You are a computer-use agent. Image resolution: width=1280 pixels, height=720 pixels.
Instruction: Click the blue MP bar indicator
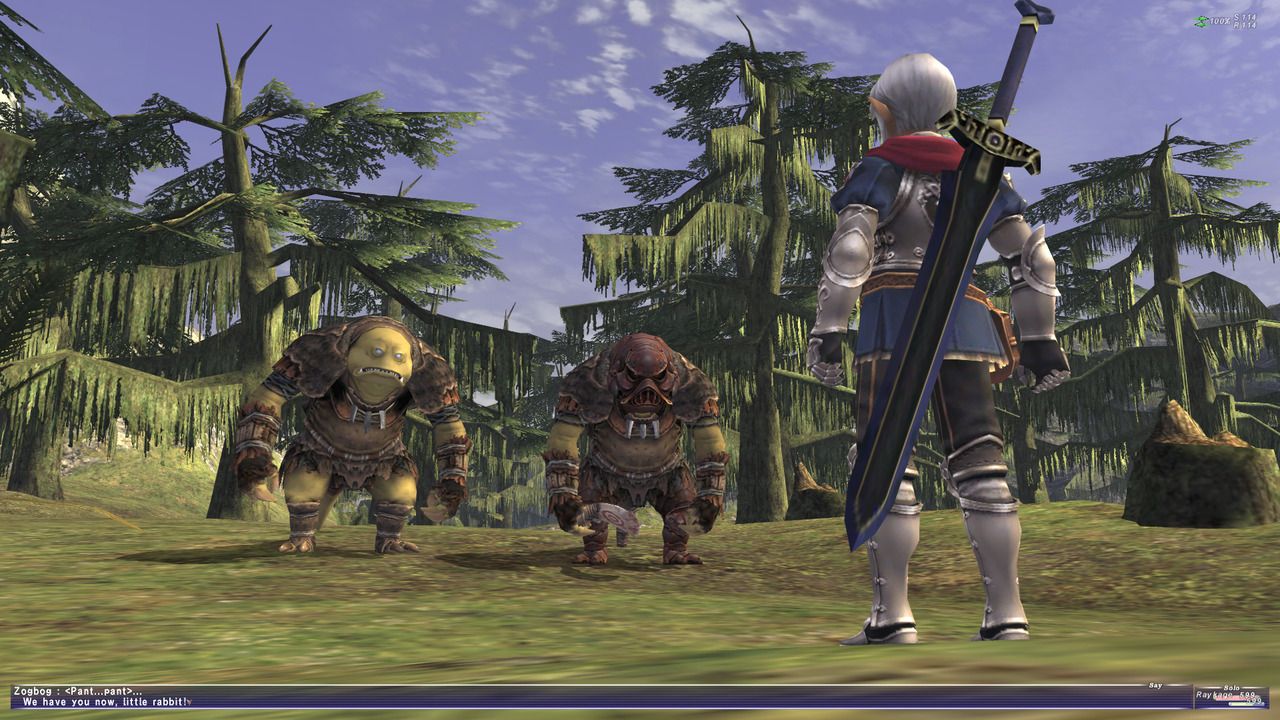(1246, 704)
